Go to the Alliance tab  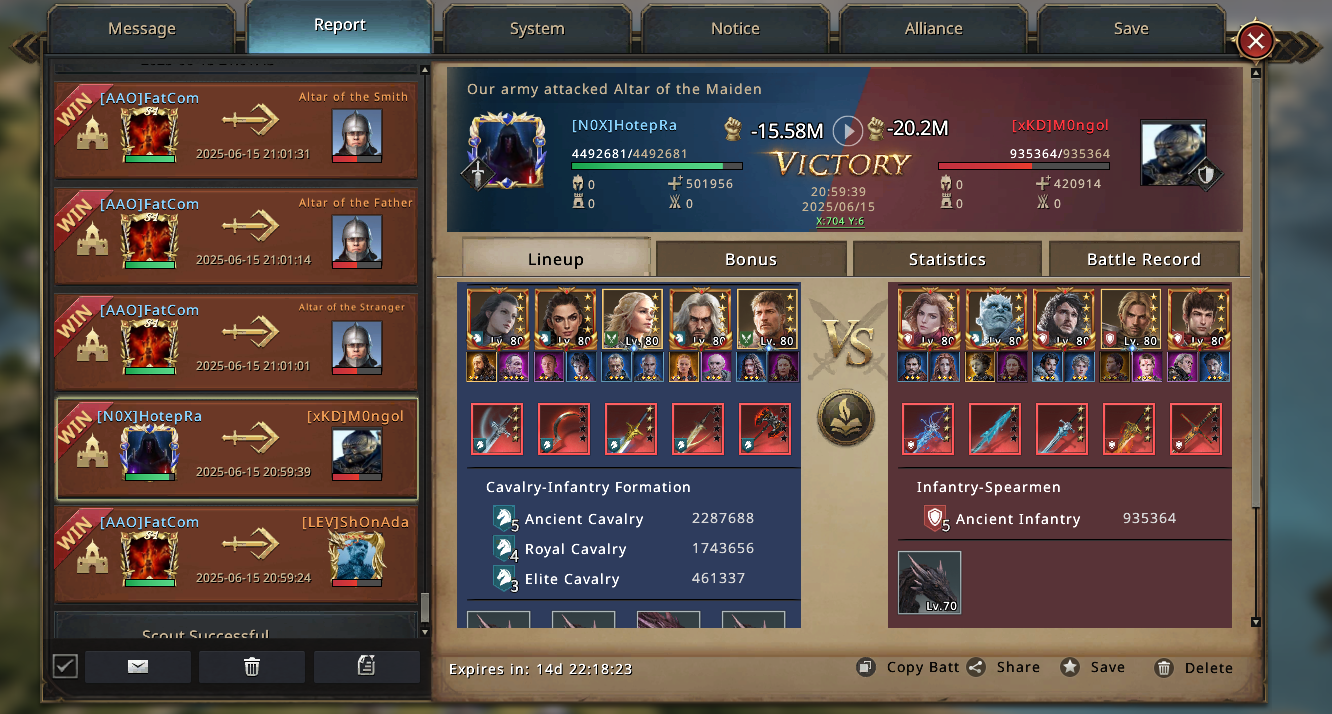tap(933, 29)
